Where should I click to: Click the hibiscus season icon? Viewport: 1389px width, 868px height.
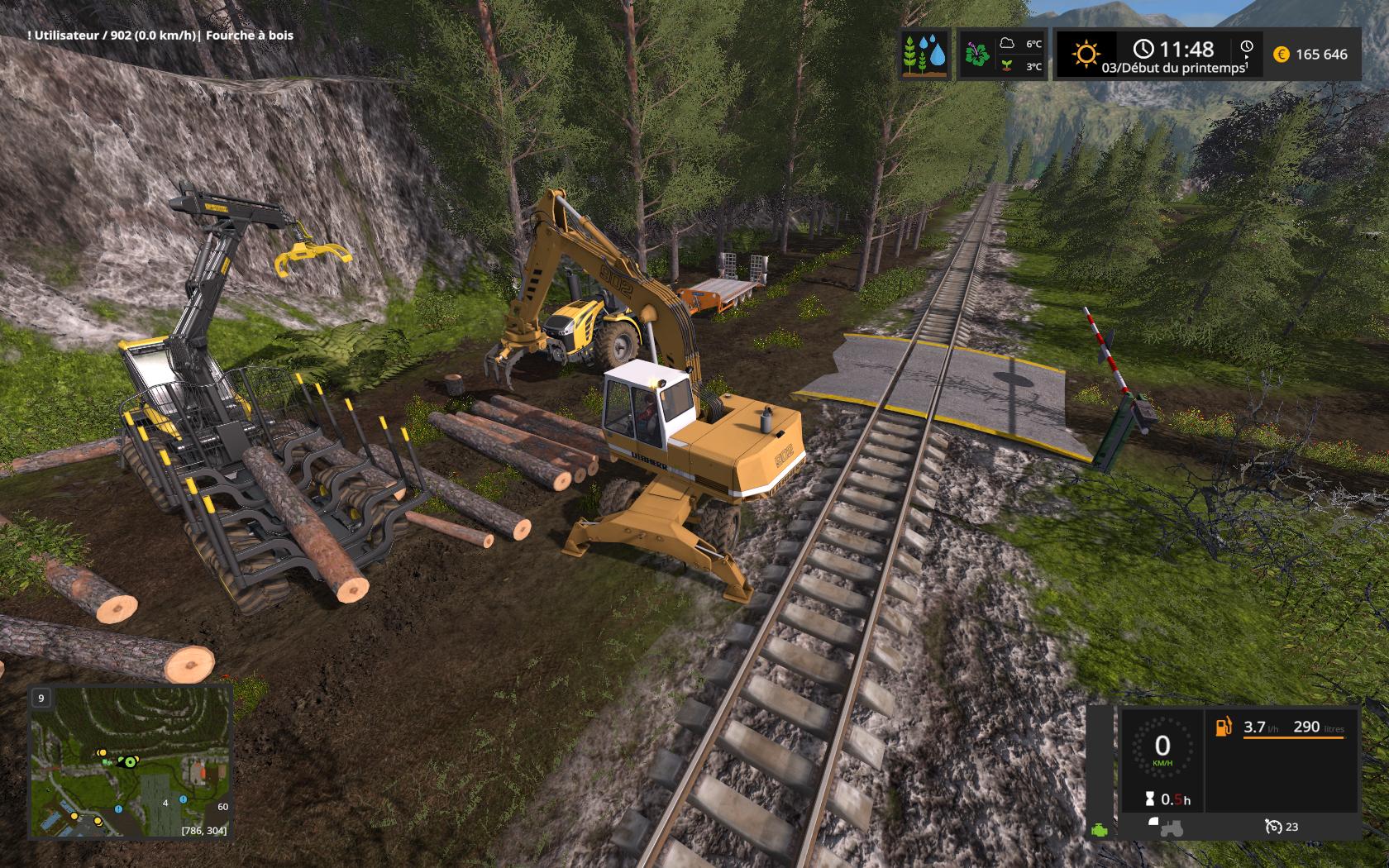[977, 55]
